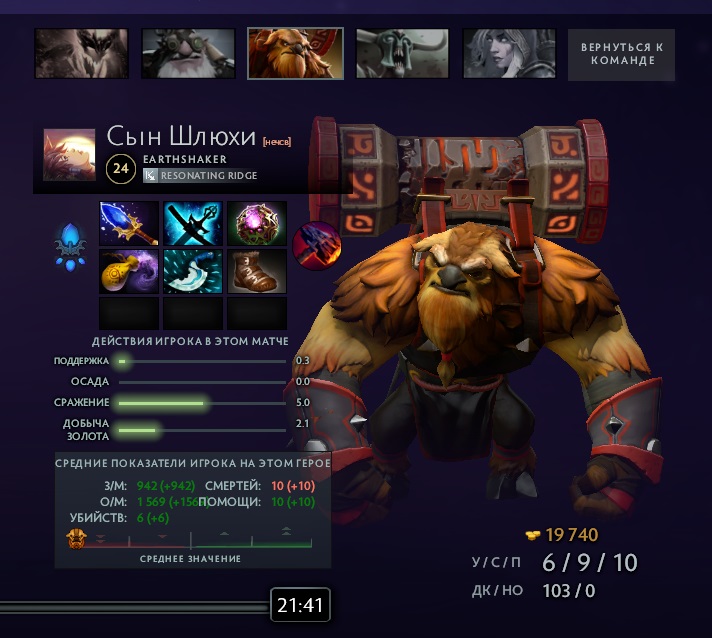Open the player's avatar picture

tap(69, 154)
